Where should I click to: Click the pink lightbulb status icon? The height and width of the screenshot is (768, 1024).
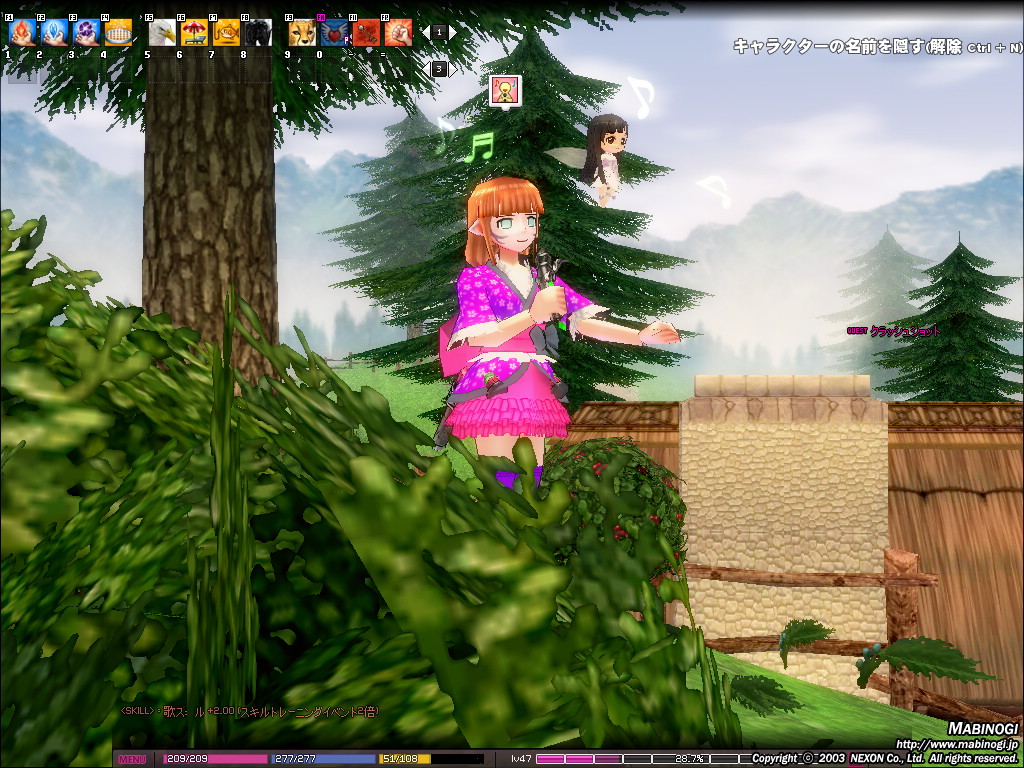click(x=506, y=91)
